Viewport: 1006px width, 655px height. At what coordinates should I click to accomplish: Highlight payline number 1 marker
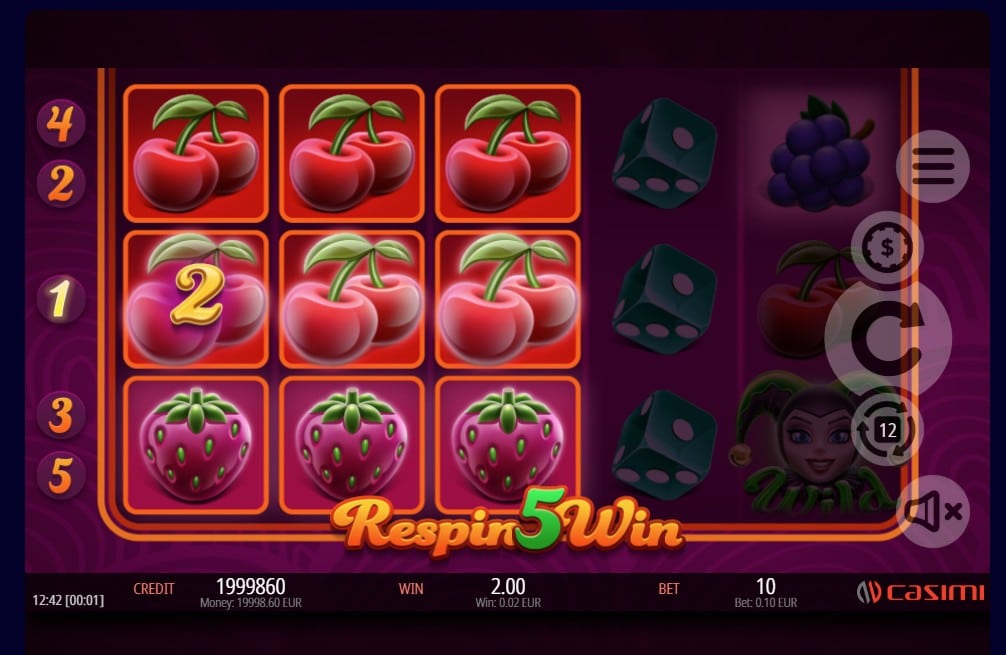tap(61, 299)
